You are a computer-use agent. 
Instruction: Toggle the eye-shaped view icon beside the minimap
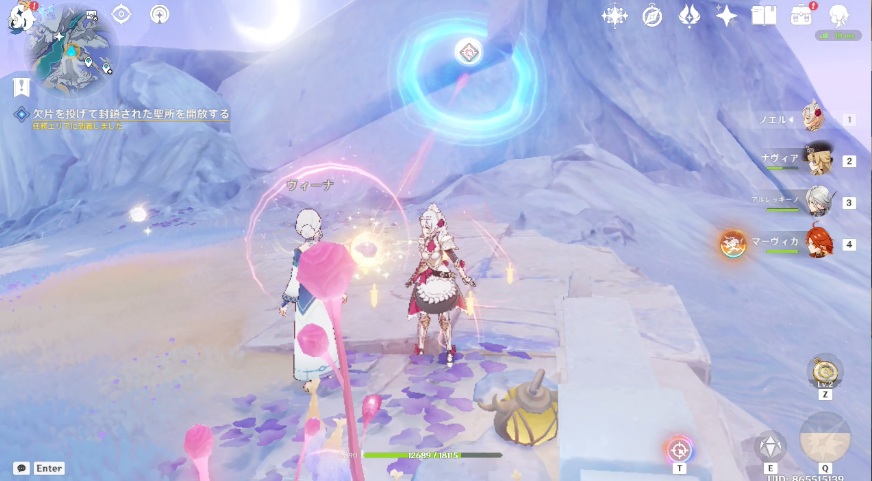click(x=121, y=14)
